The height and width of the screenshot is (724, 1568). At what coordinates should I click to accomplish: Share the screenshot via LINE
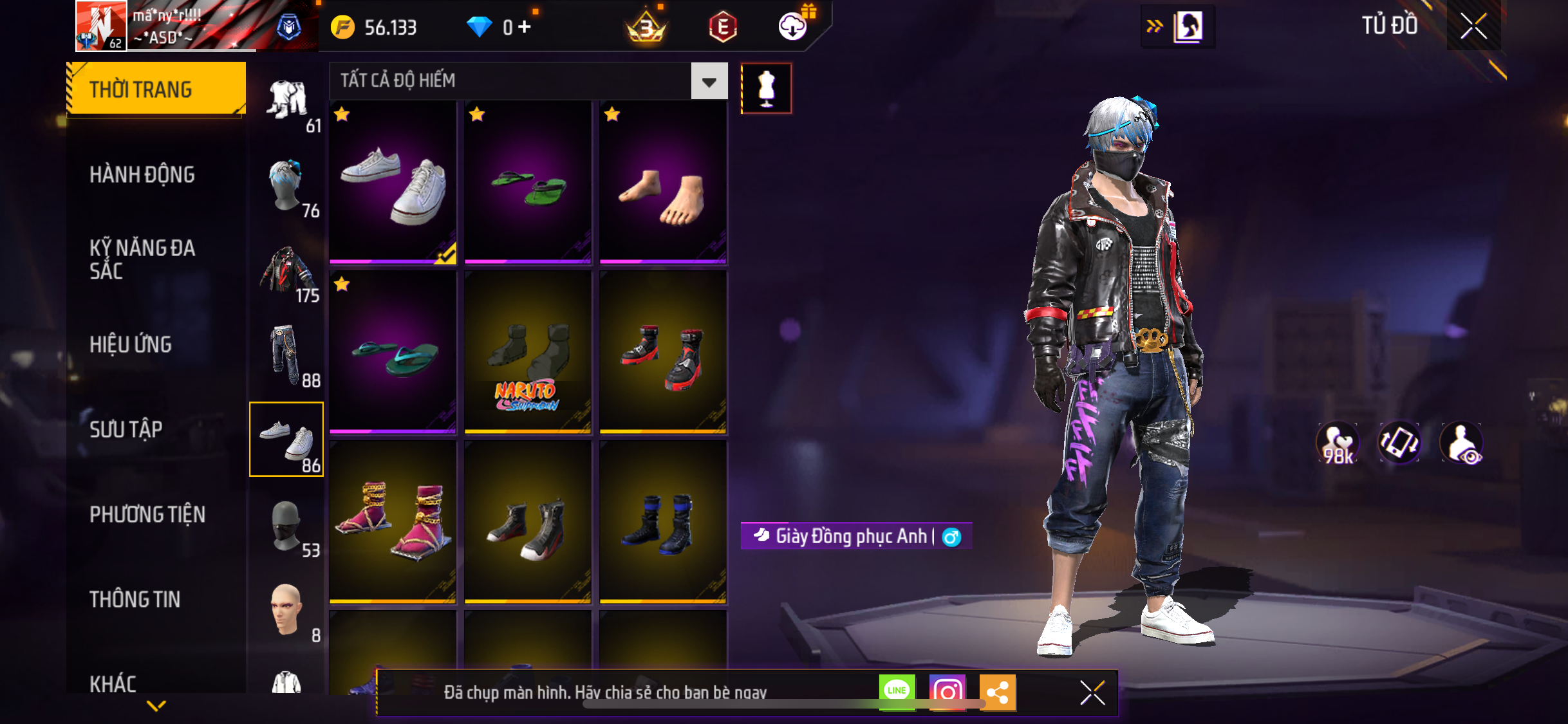click(897, 692)
